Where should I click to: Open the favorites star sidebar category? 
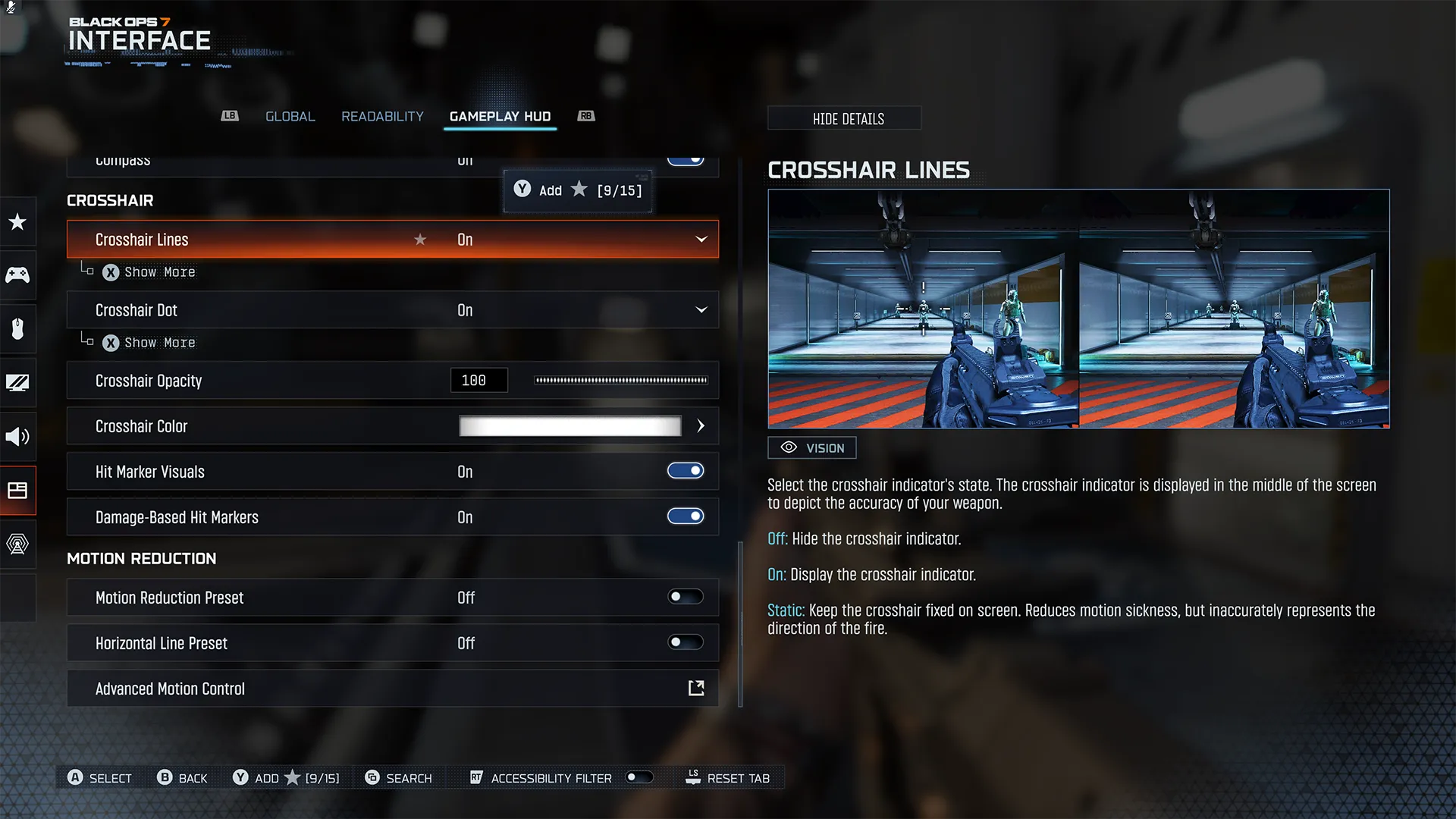[17, 222]
